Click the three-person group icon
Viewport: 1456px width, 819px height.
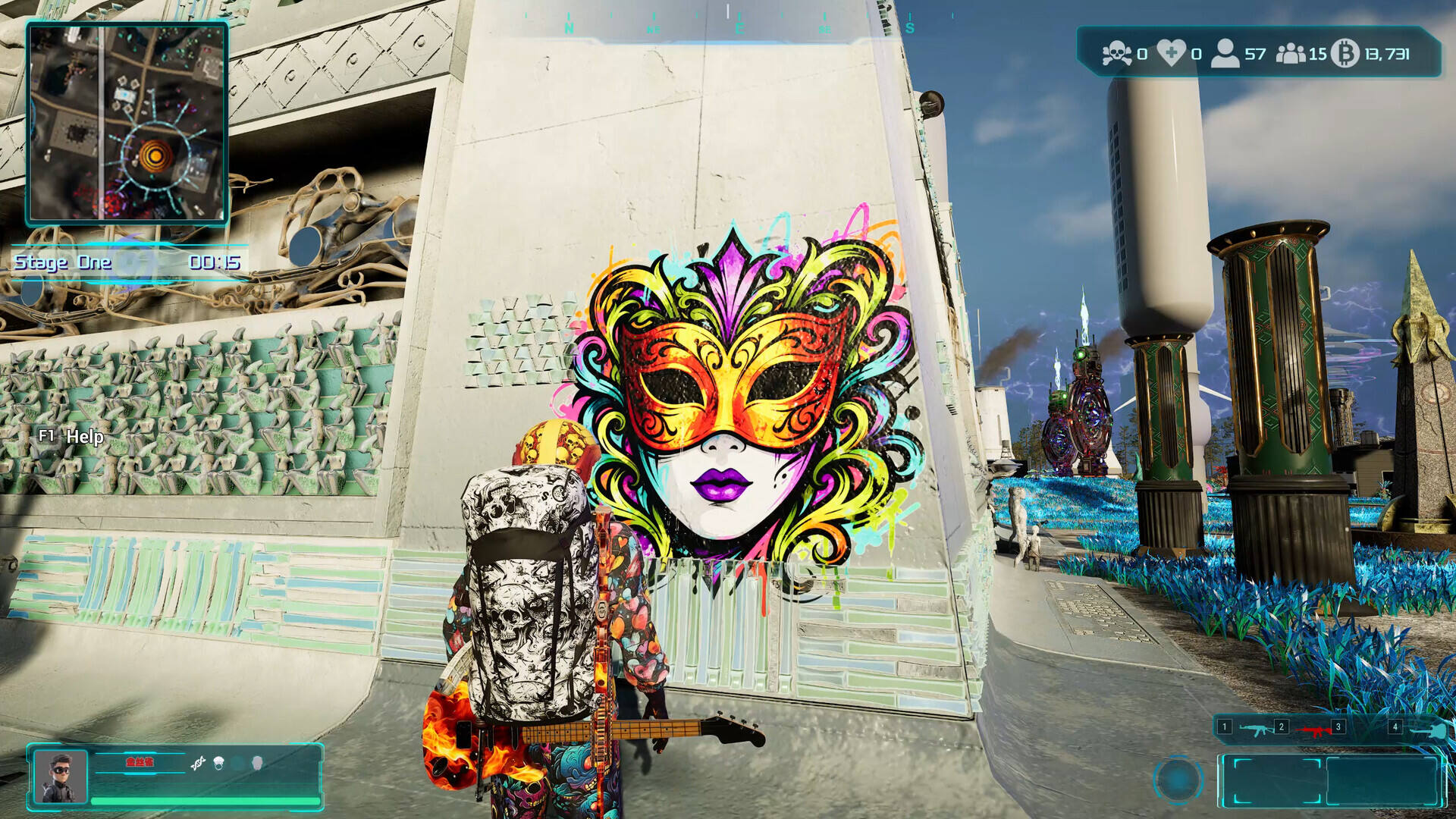(1290, 54)
